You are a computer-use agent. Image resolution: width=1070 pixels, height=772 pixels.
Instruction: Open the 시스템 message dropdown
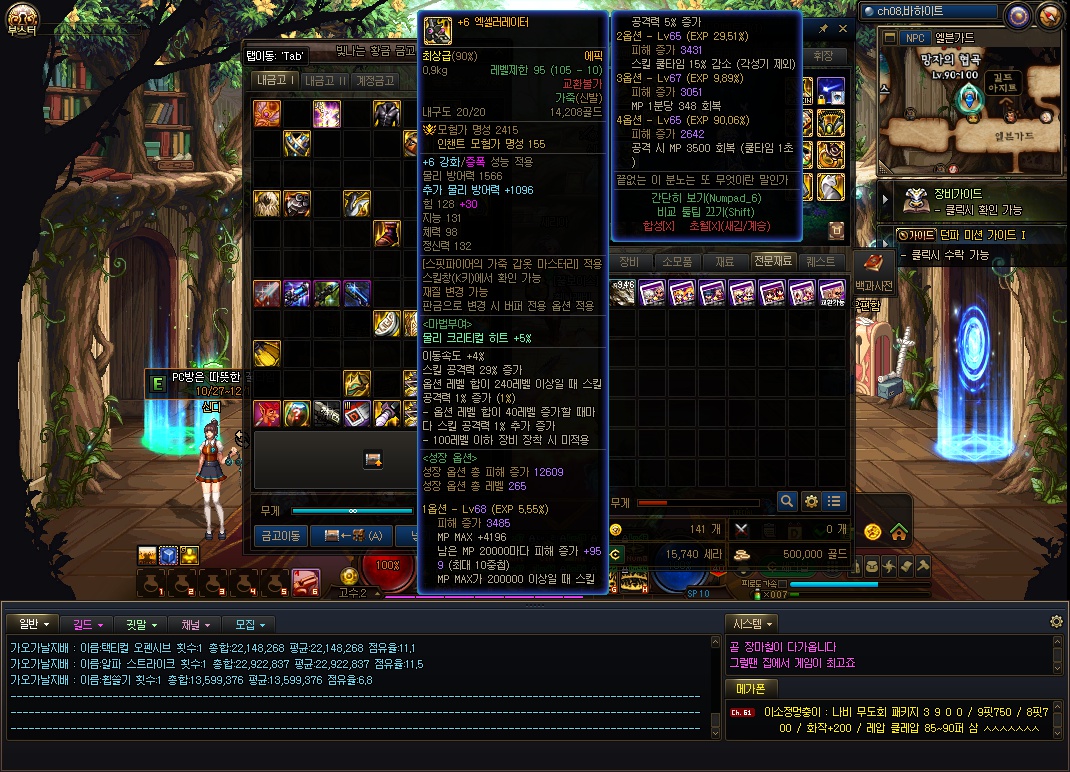pyautogui.click(x=754, y=623)
